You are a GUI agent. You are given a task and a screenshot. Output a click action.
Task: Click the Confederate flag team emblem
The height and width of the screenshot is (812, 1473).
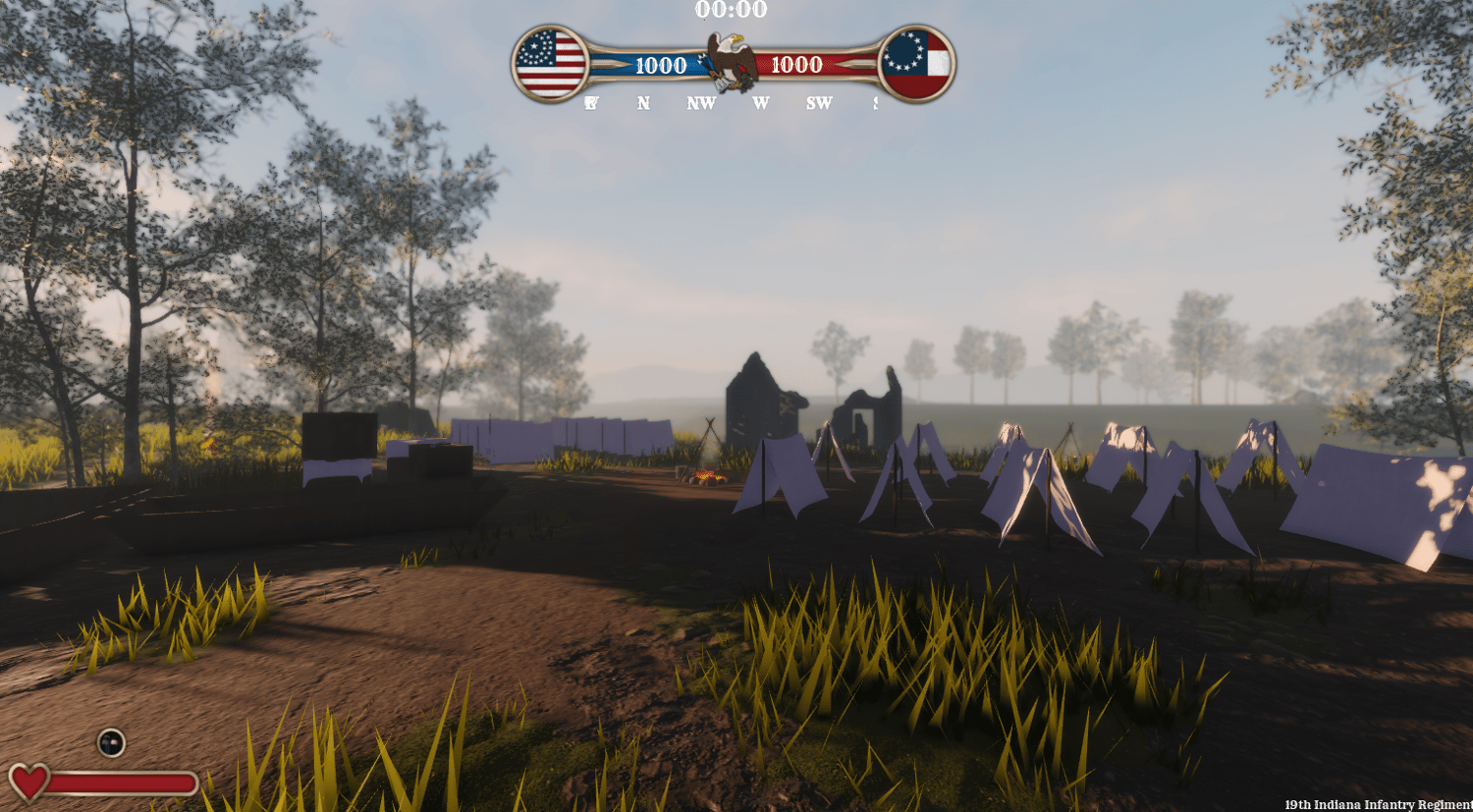point(915,64)
